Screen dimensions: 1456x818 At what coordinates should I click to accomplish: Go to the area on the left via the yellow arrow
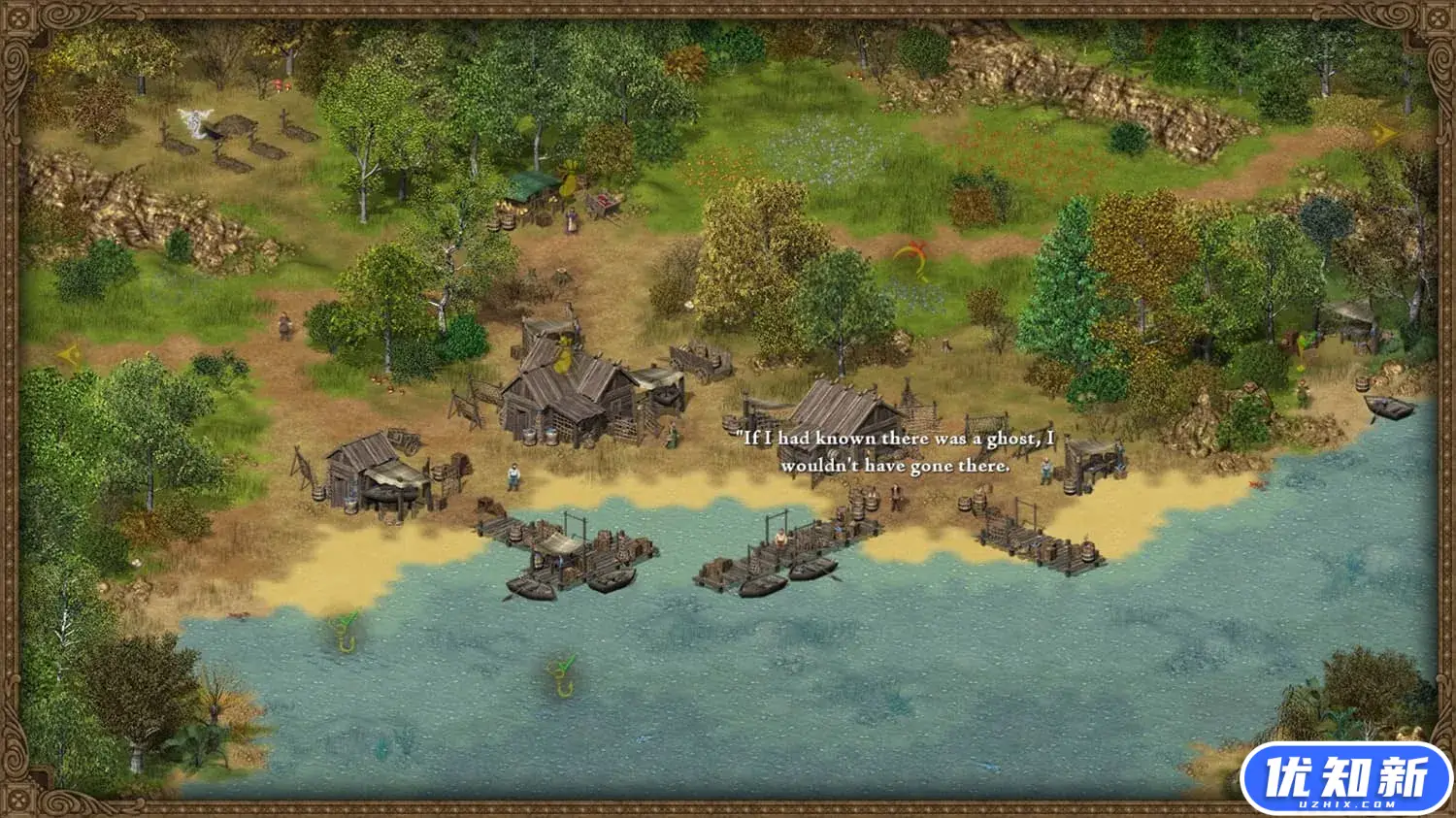click(x=68, y=355)
